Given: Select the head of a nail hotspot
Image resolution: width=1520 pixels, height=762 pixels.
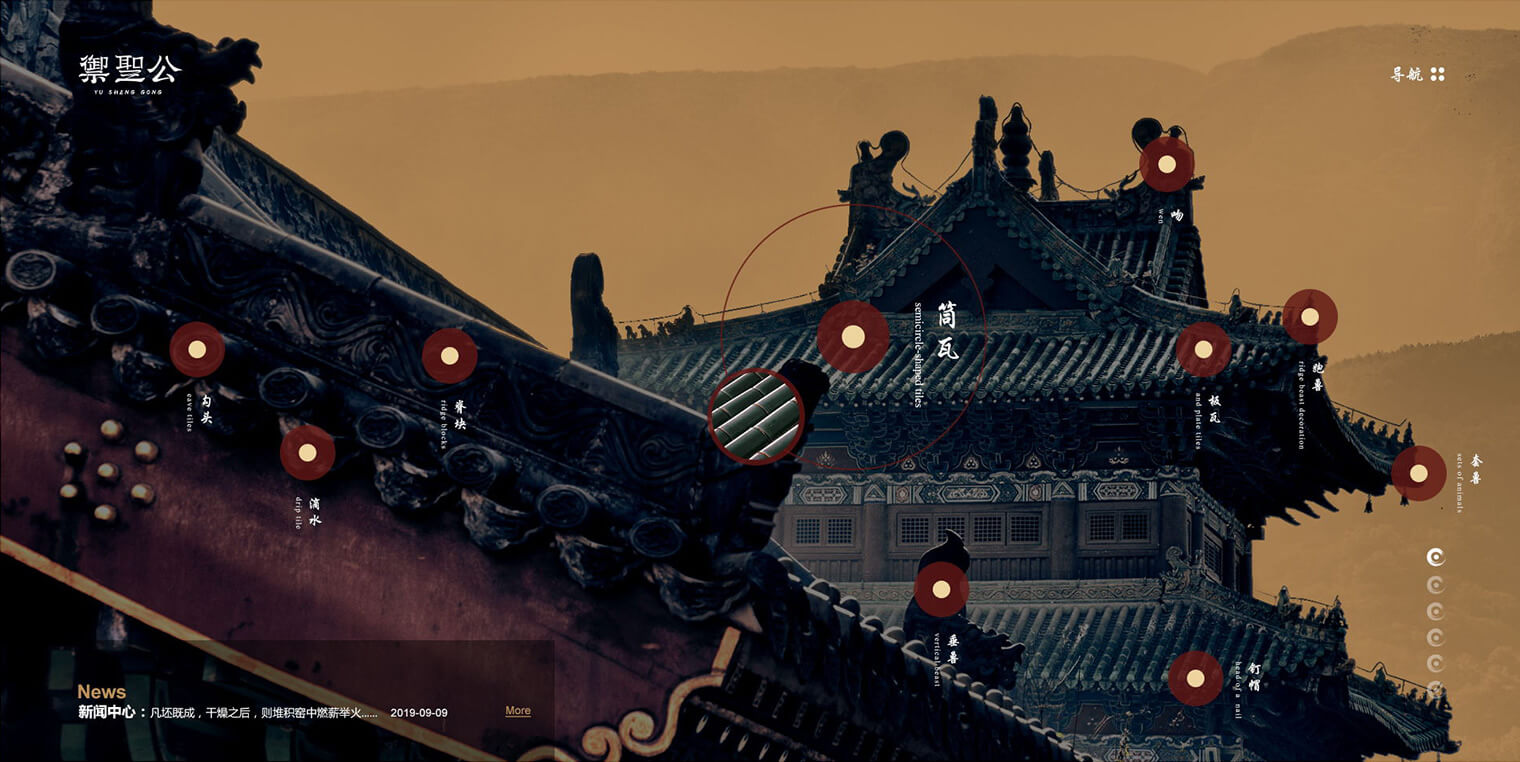Looking at the screenshot, I should pos(1195,678).
